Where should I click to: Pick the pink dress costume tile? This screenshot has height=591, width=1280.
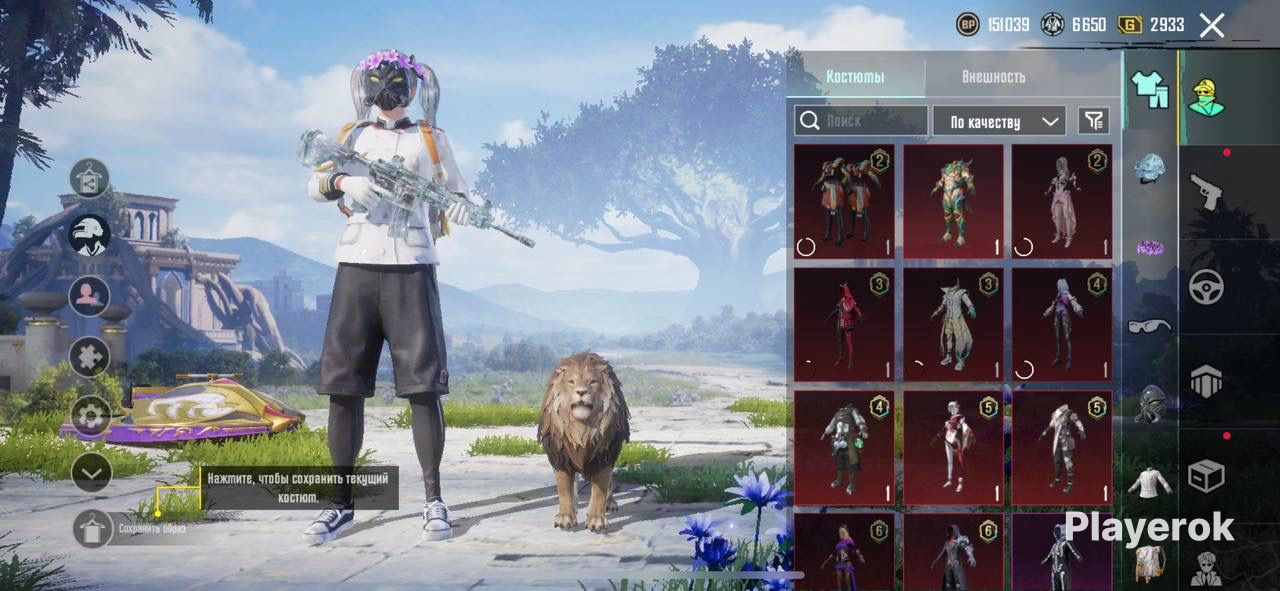click(1061, 201)
